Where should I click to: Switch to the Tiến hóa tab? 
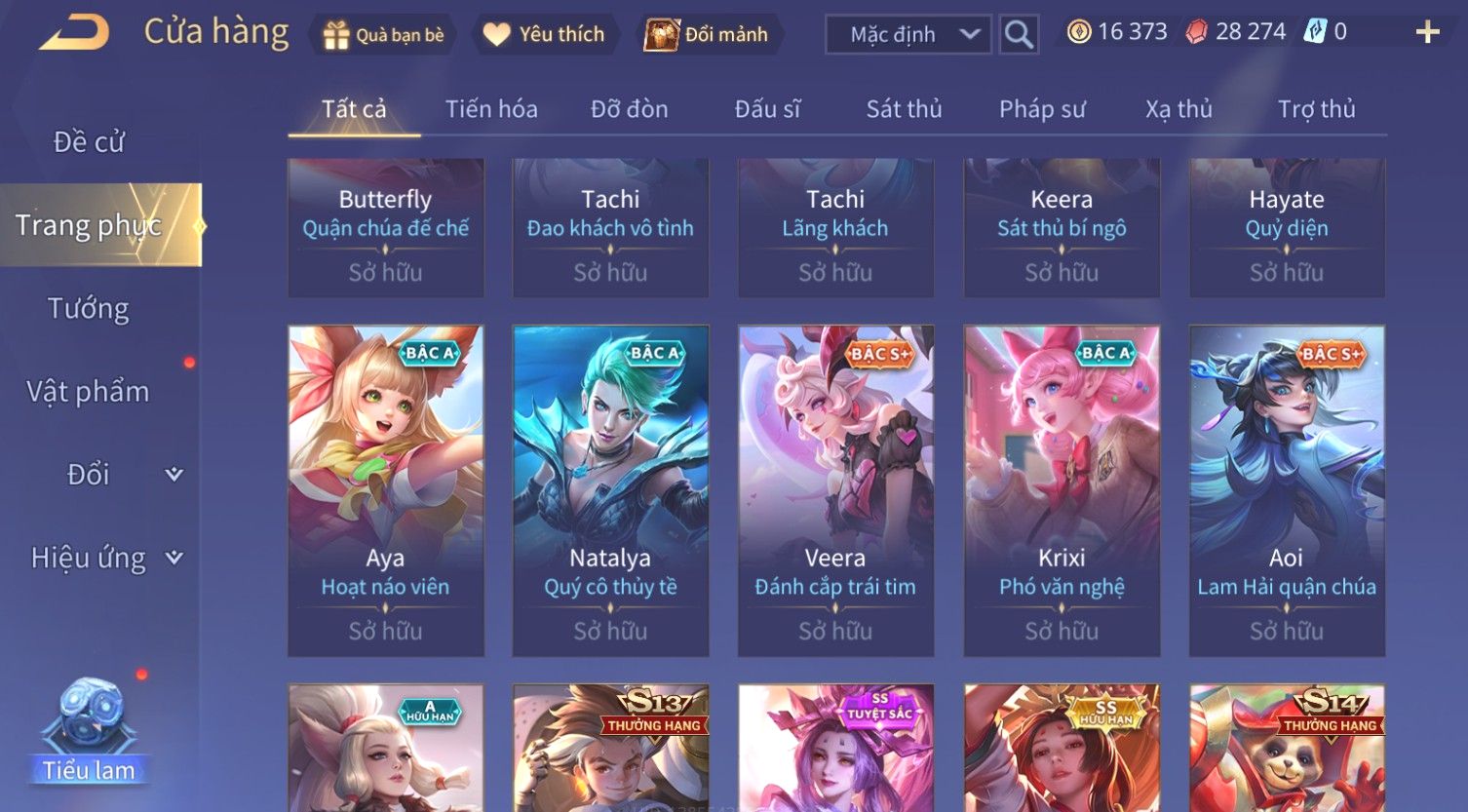click(x=491, y=109)
